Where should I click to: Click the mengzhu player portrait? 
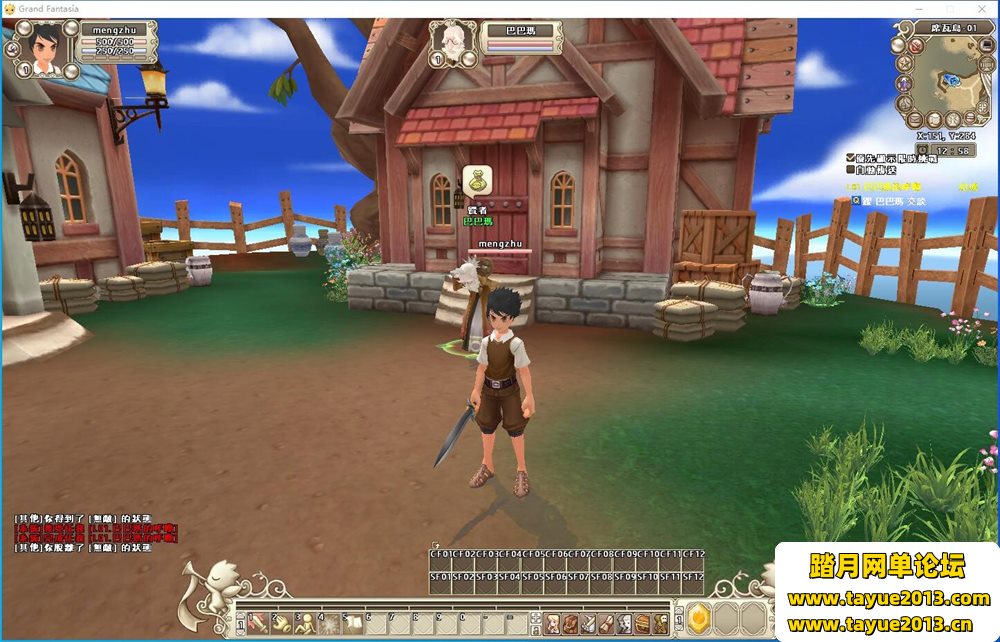(41, 49)
